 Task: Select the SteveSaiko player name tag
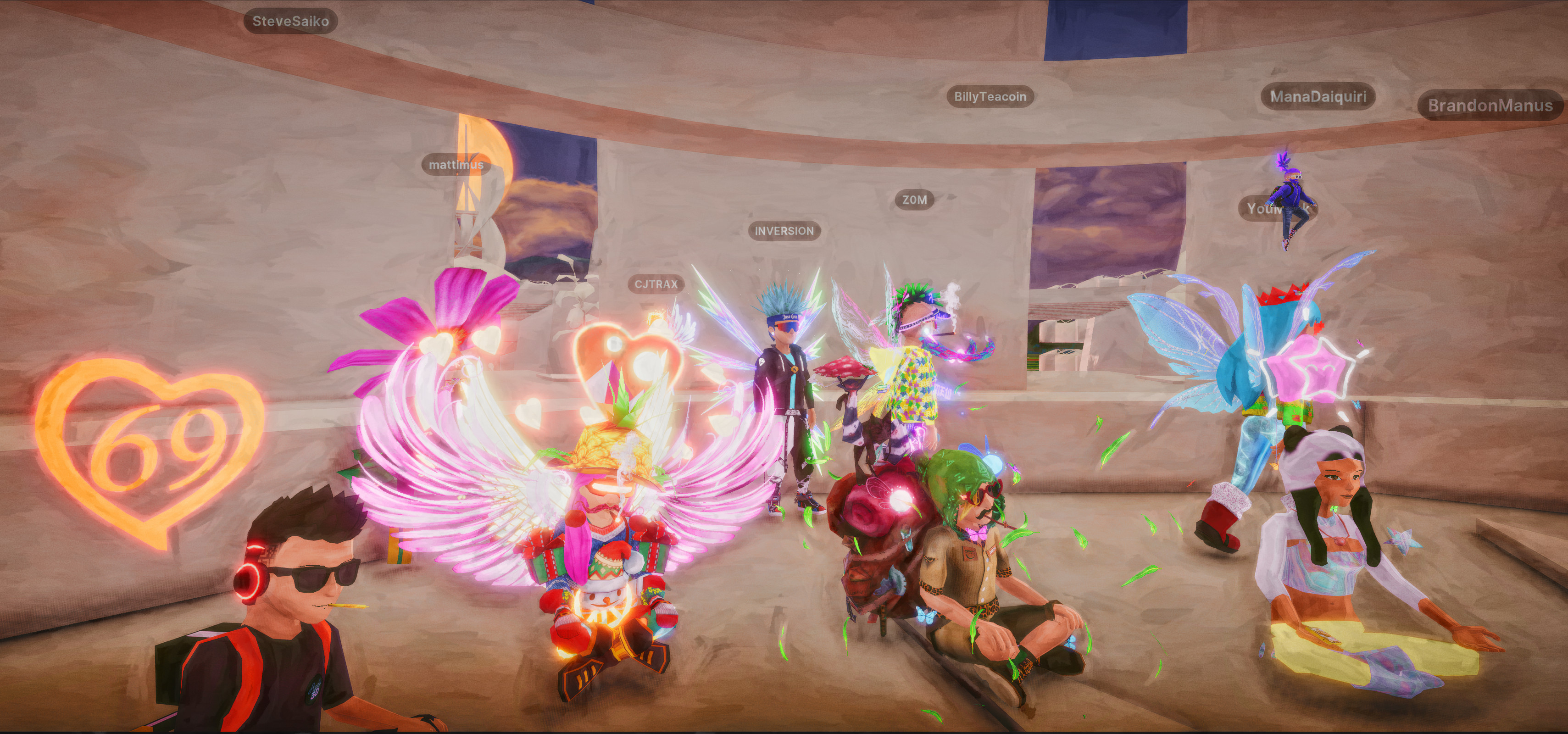point(290,21)
